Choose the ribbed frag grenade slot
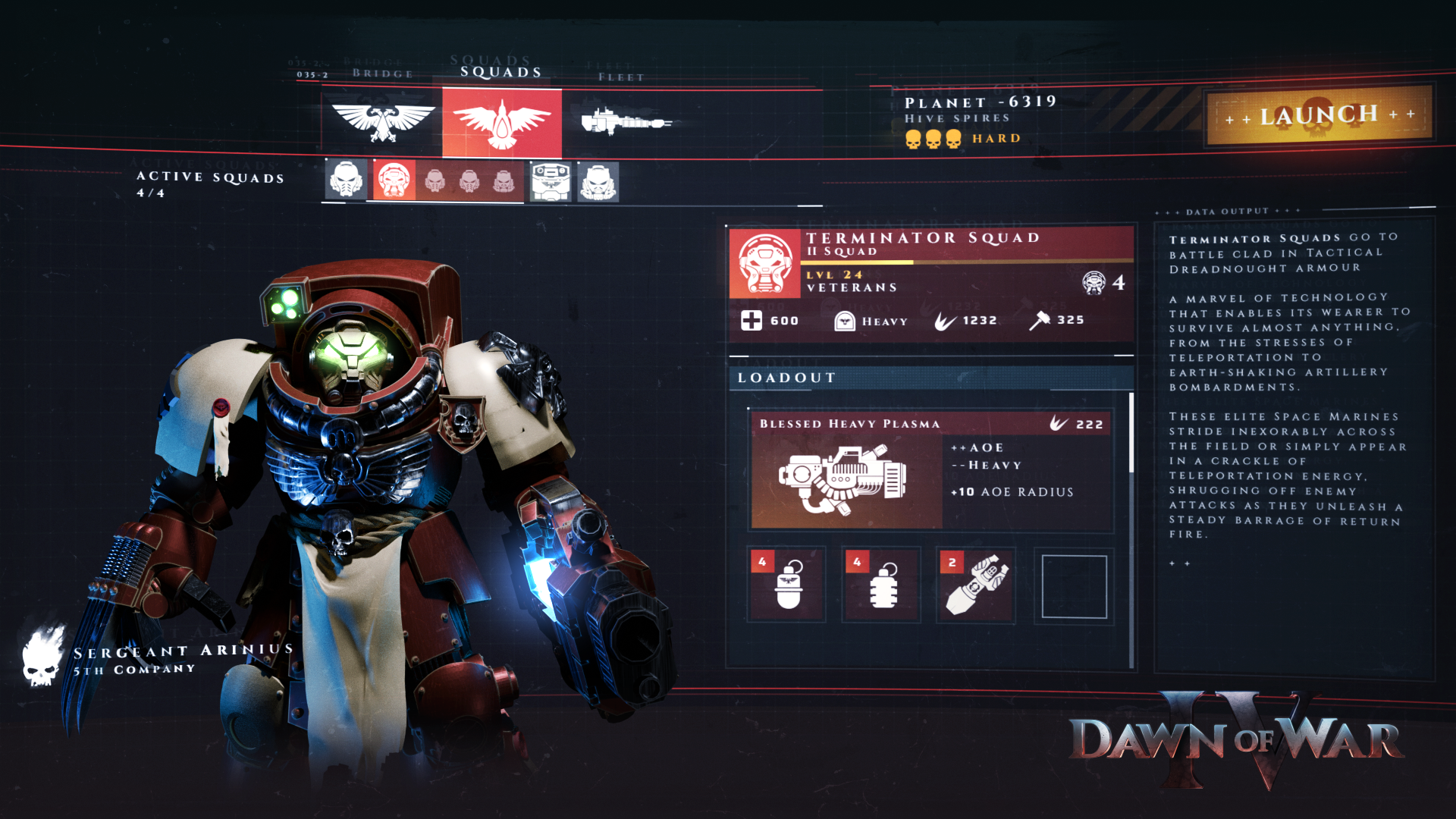Image resolution: width=1456 pixels, height=819 pixels. [x=882, y=585]
